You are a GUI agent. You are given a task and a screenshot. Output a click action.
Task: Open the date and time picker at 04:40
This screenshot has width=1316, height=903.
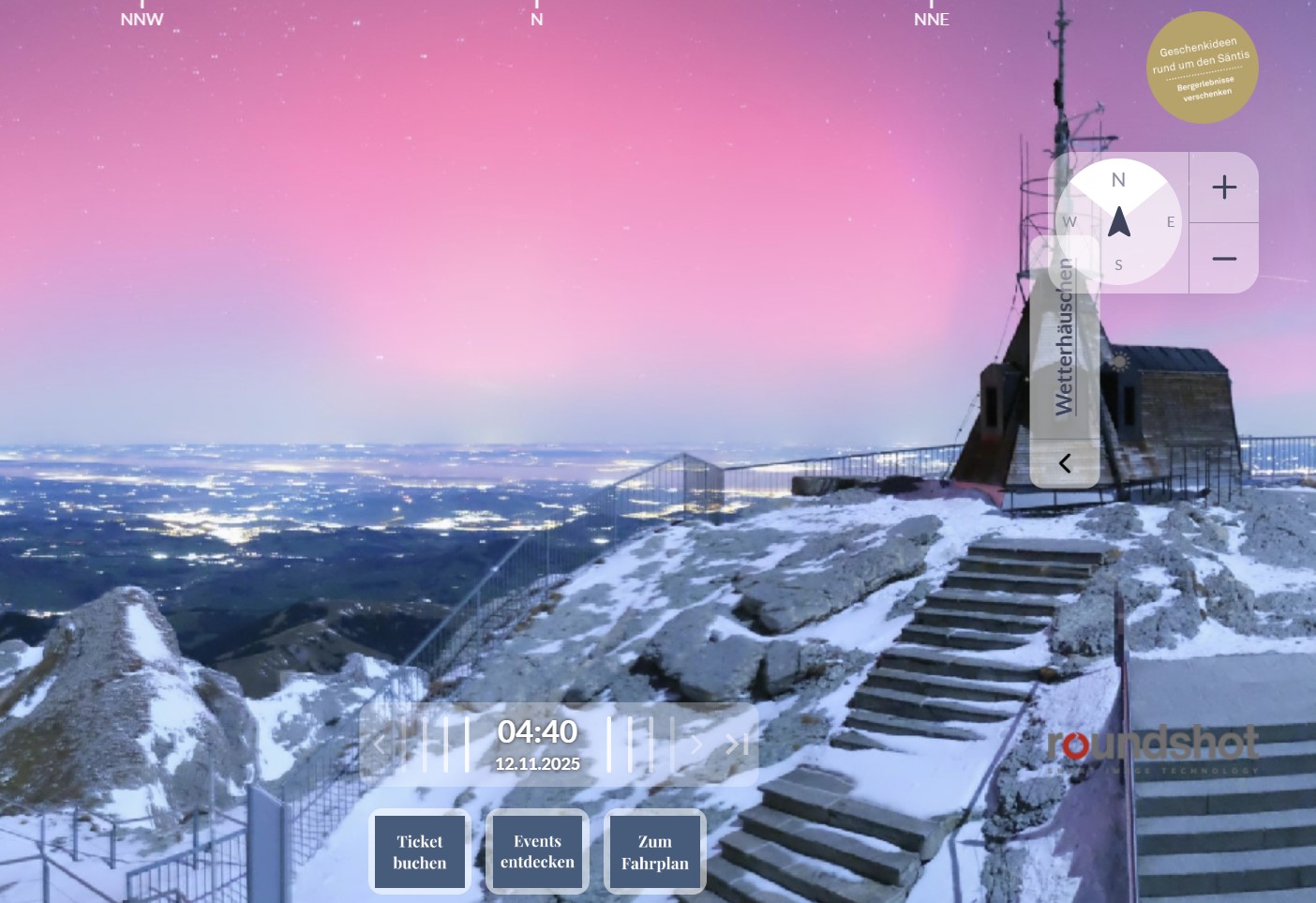(537, 745)
